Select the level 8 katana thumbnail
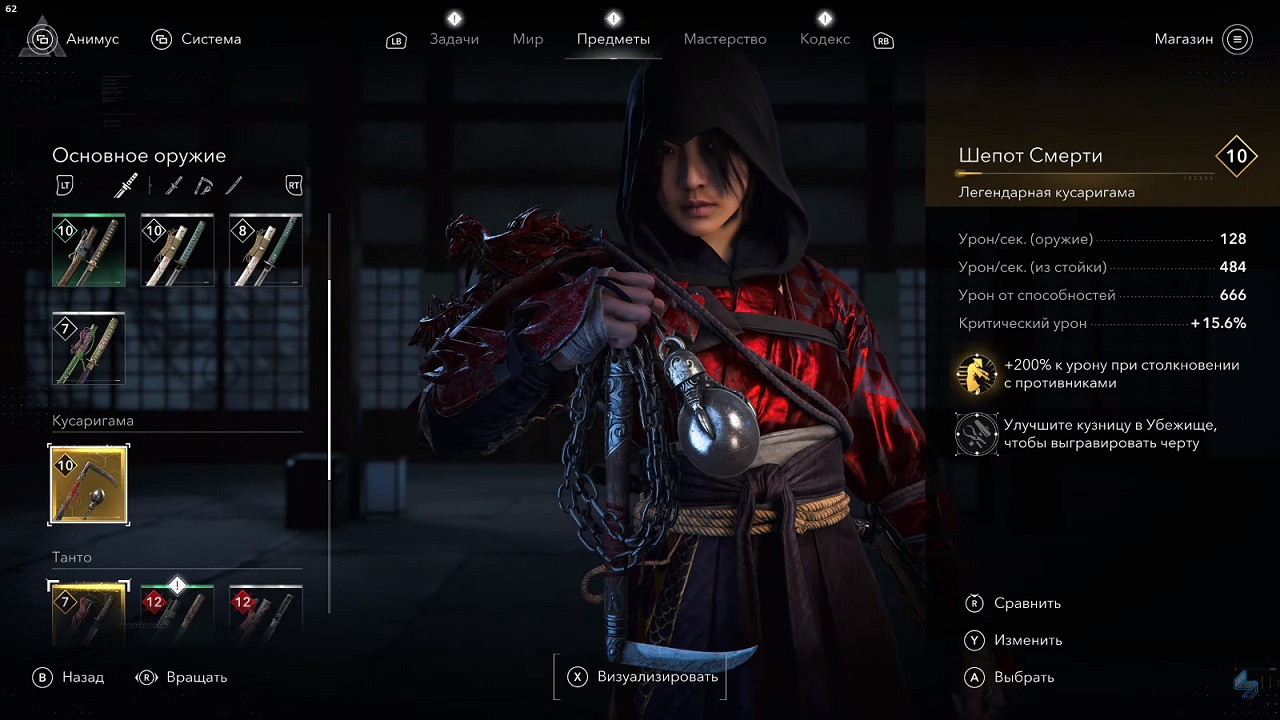 (x=265, y=249)
